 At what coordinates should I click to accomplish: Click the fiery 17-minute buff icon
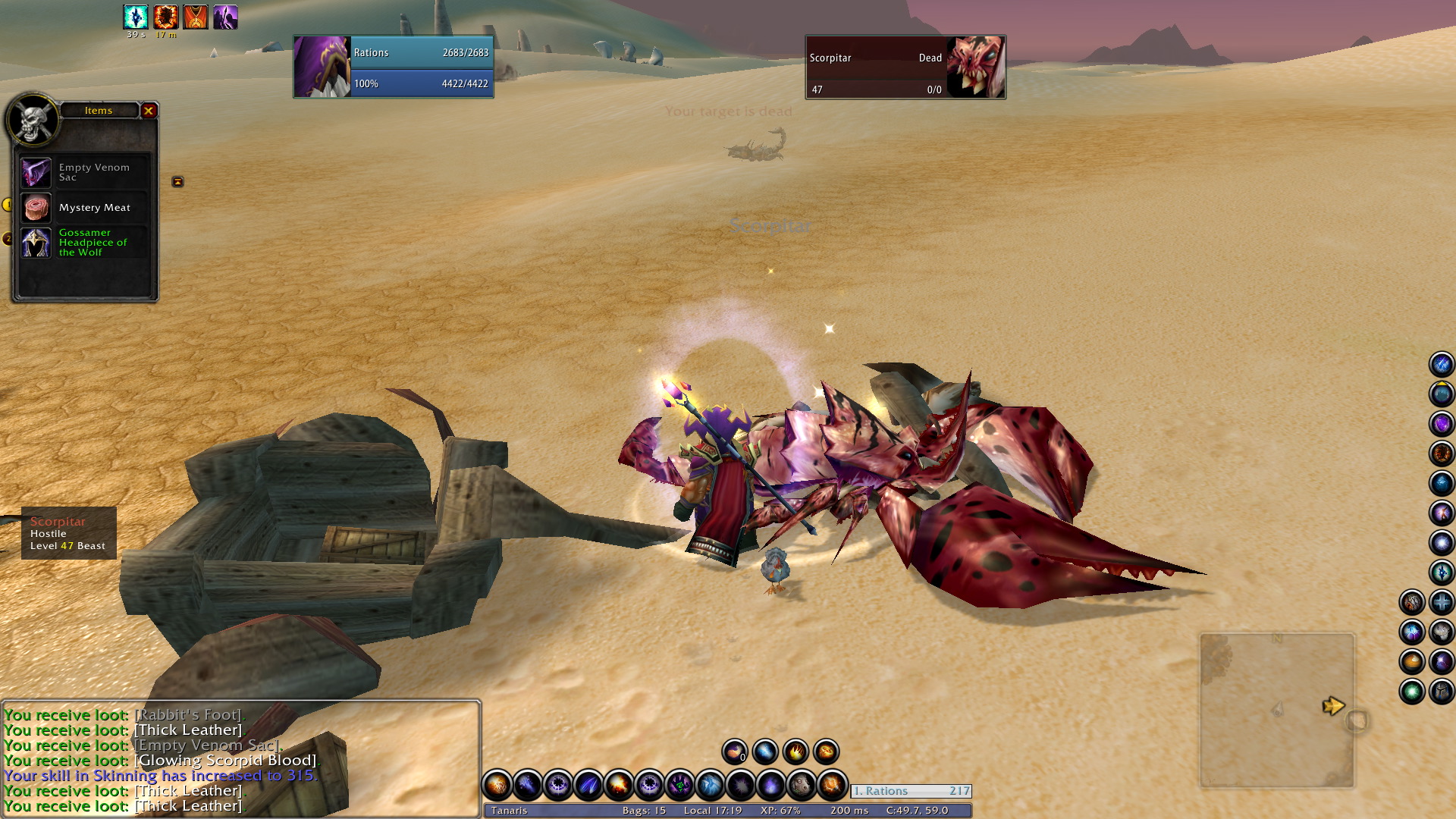165,17
